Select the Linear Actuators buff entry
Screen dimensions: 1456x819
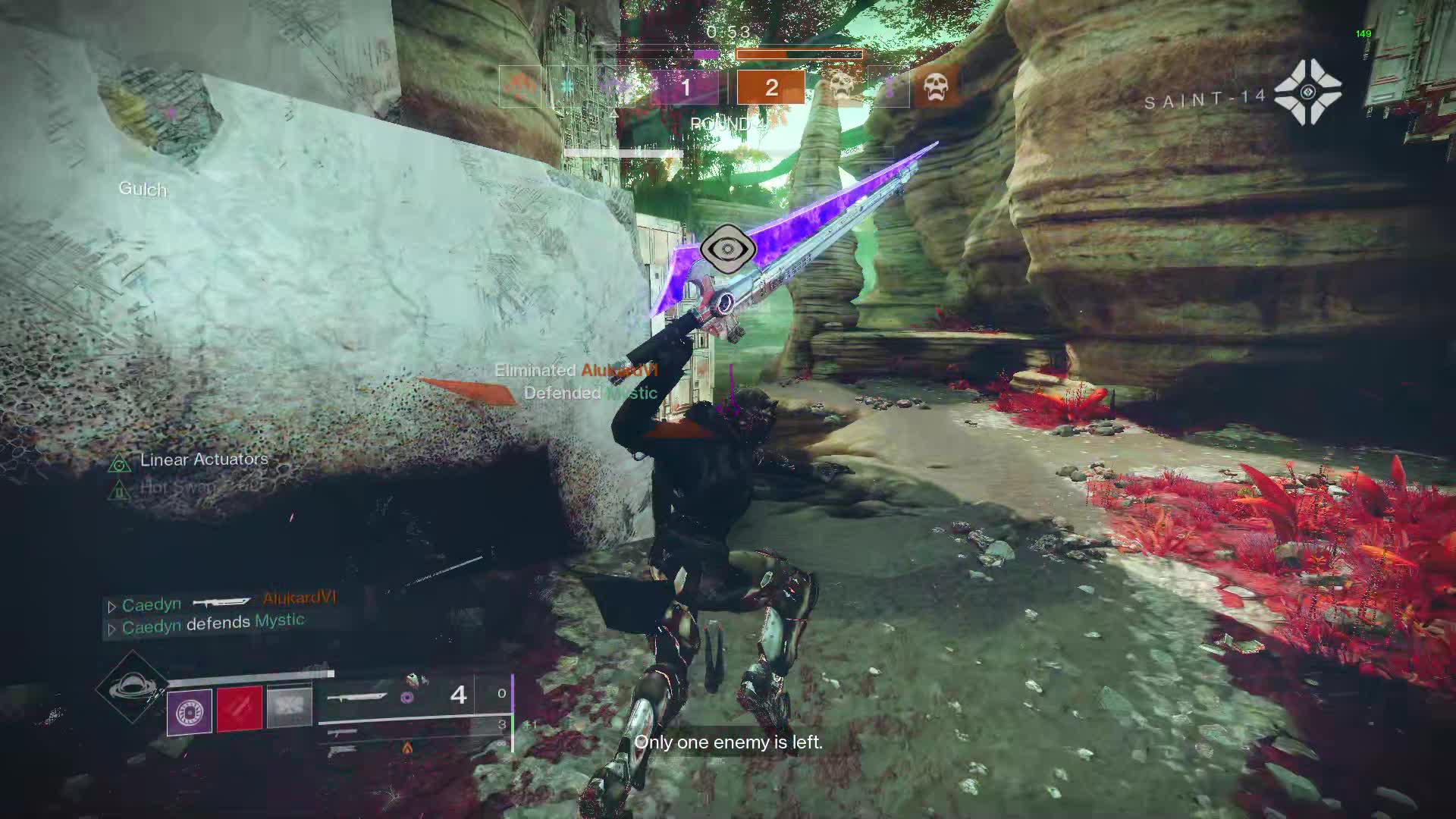coord(203,460)
